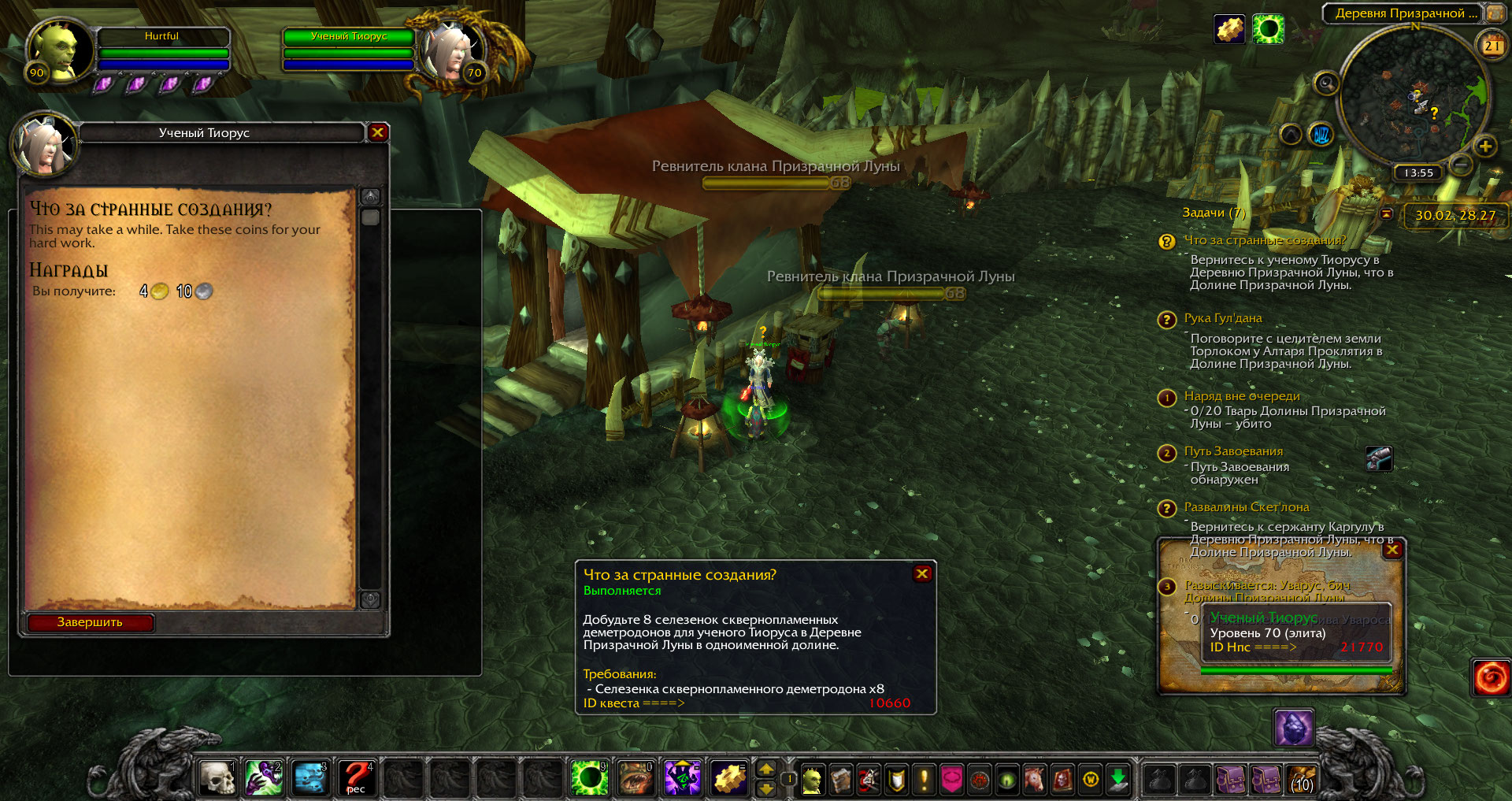Zoom in the minimap with plus button
Viewport: 1512px width, 801px height.
coord(1485,146)
